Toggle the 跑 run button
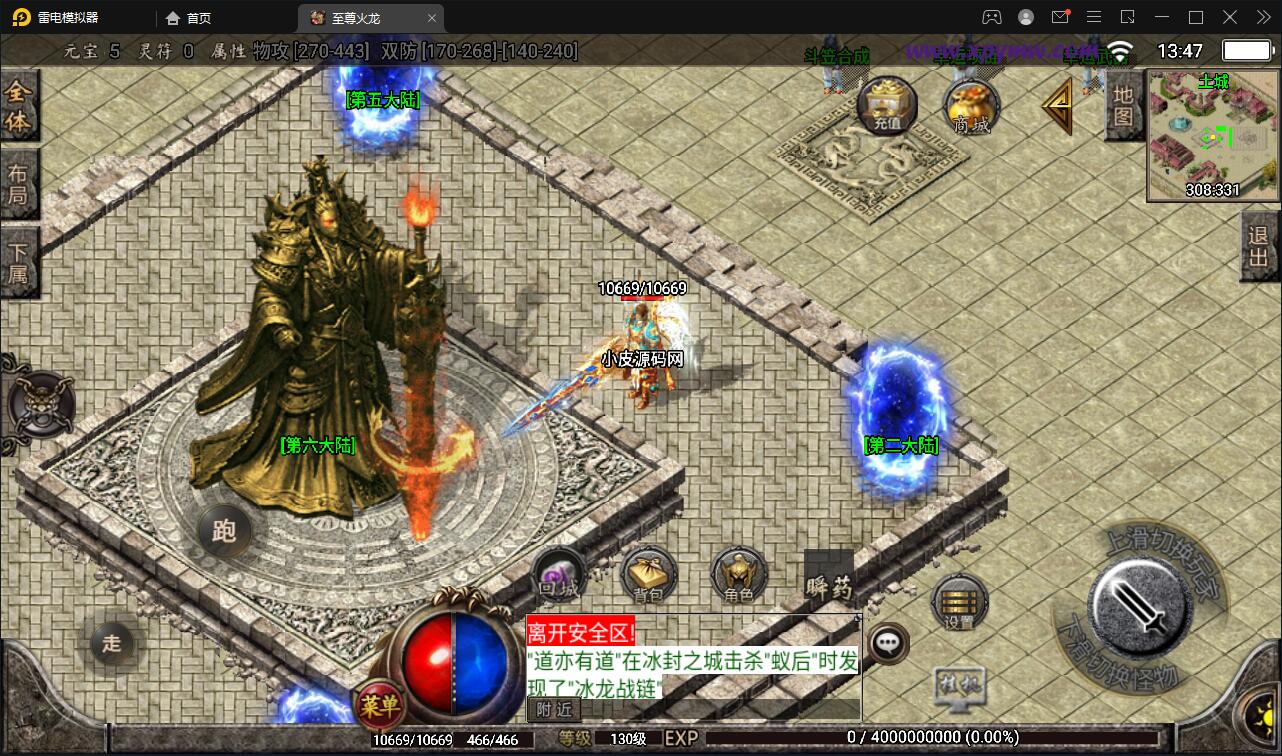The width and height of the screenshot is (1282, 756). [x=224, y=530]
